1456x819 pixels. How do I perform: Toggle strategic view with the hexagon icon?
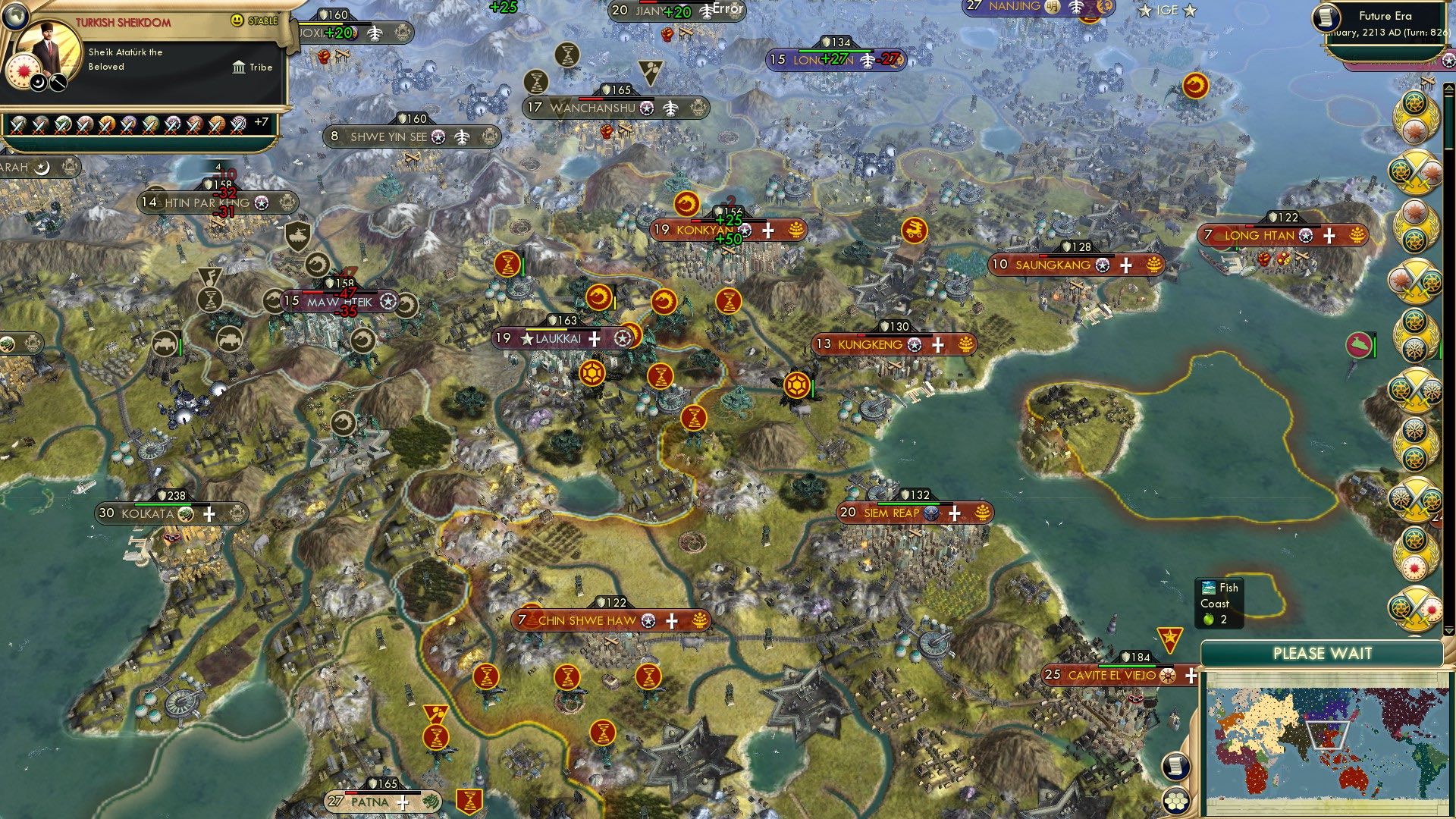pyautogui.click(x=1176, y=802)
